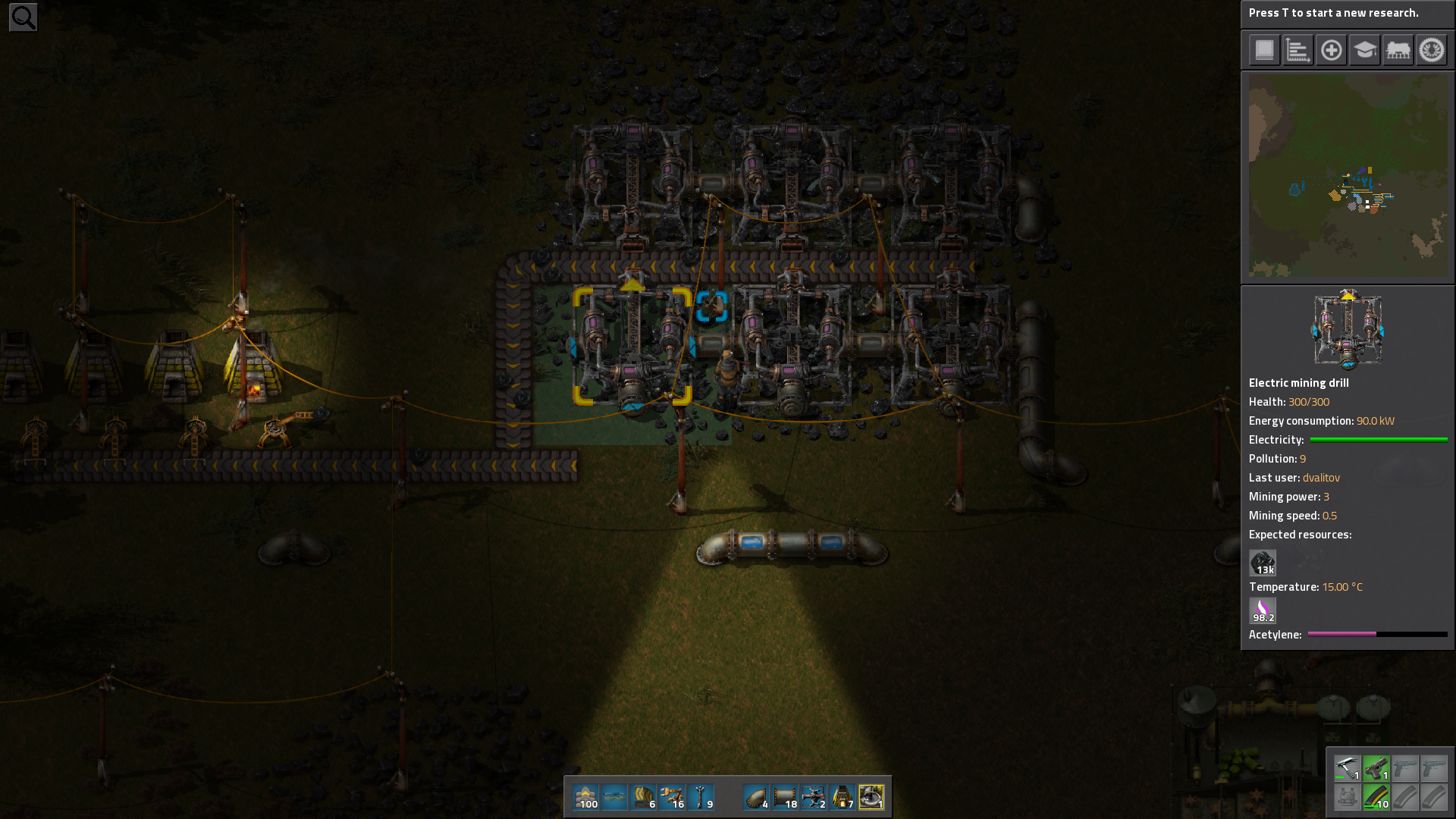Select the ammo magazine slot with 10
1456x819 pixels.
(1376, 797)
